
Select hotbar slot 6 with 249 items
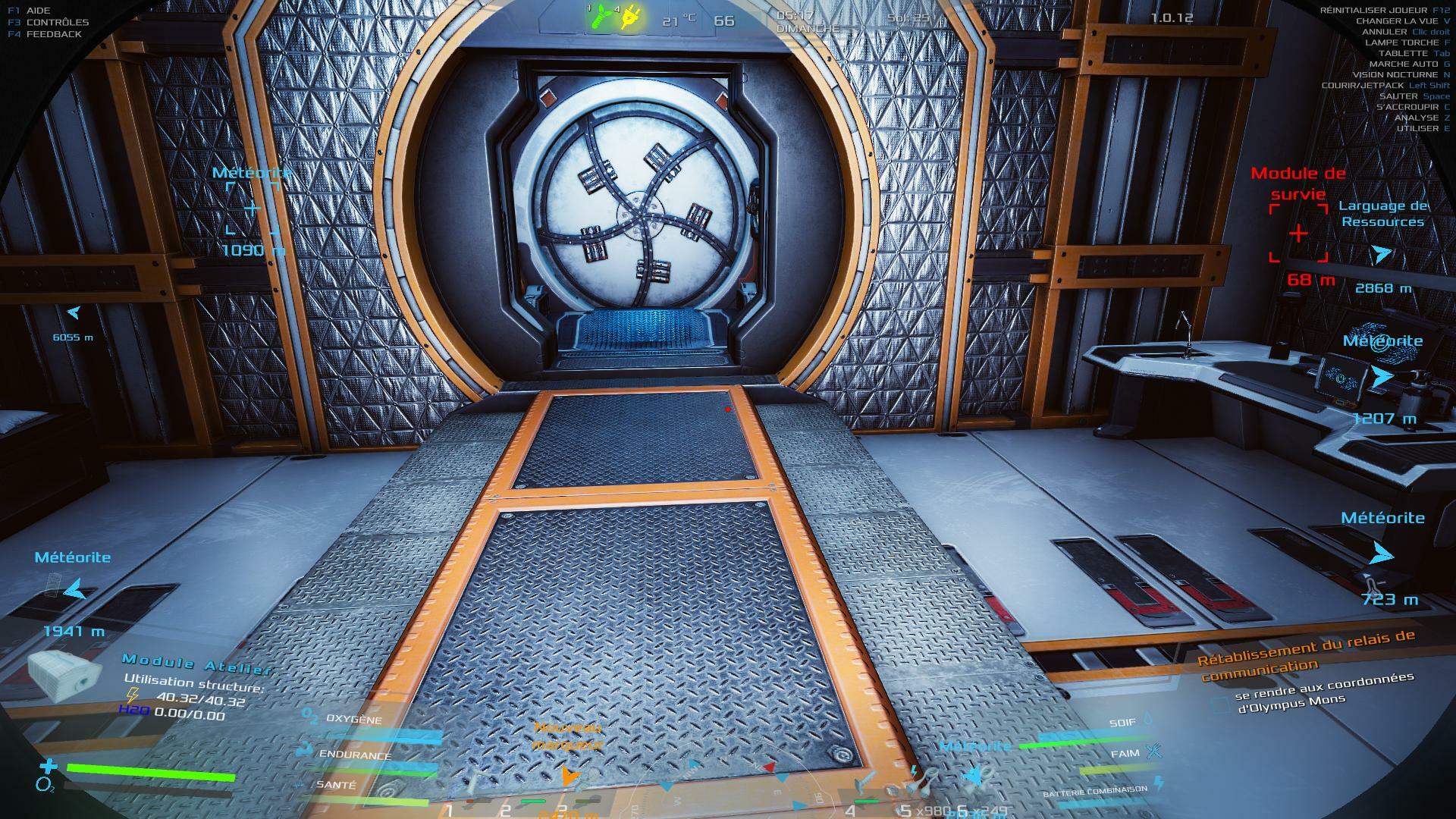976,781
